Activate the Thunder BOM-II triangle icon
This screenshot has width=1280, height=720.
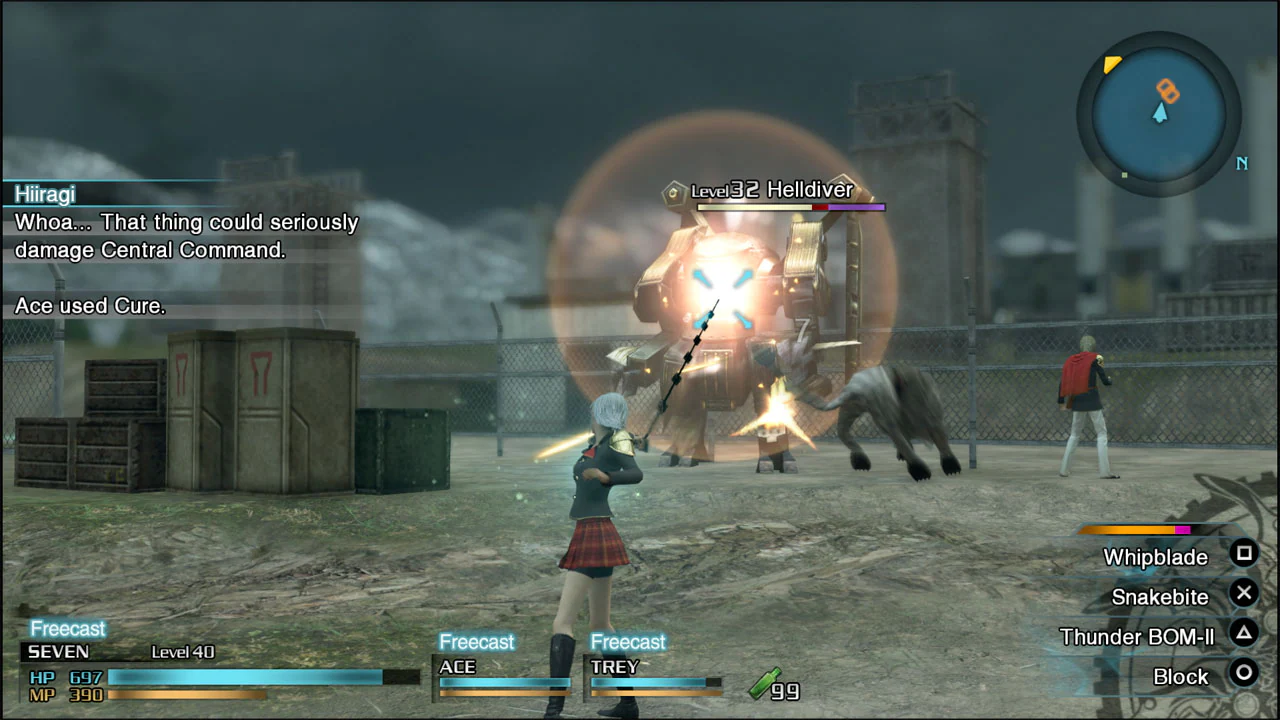1243,635
